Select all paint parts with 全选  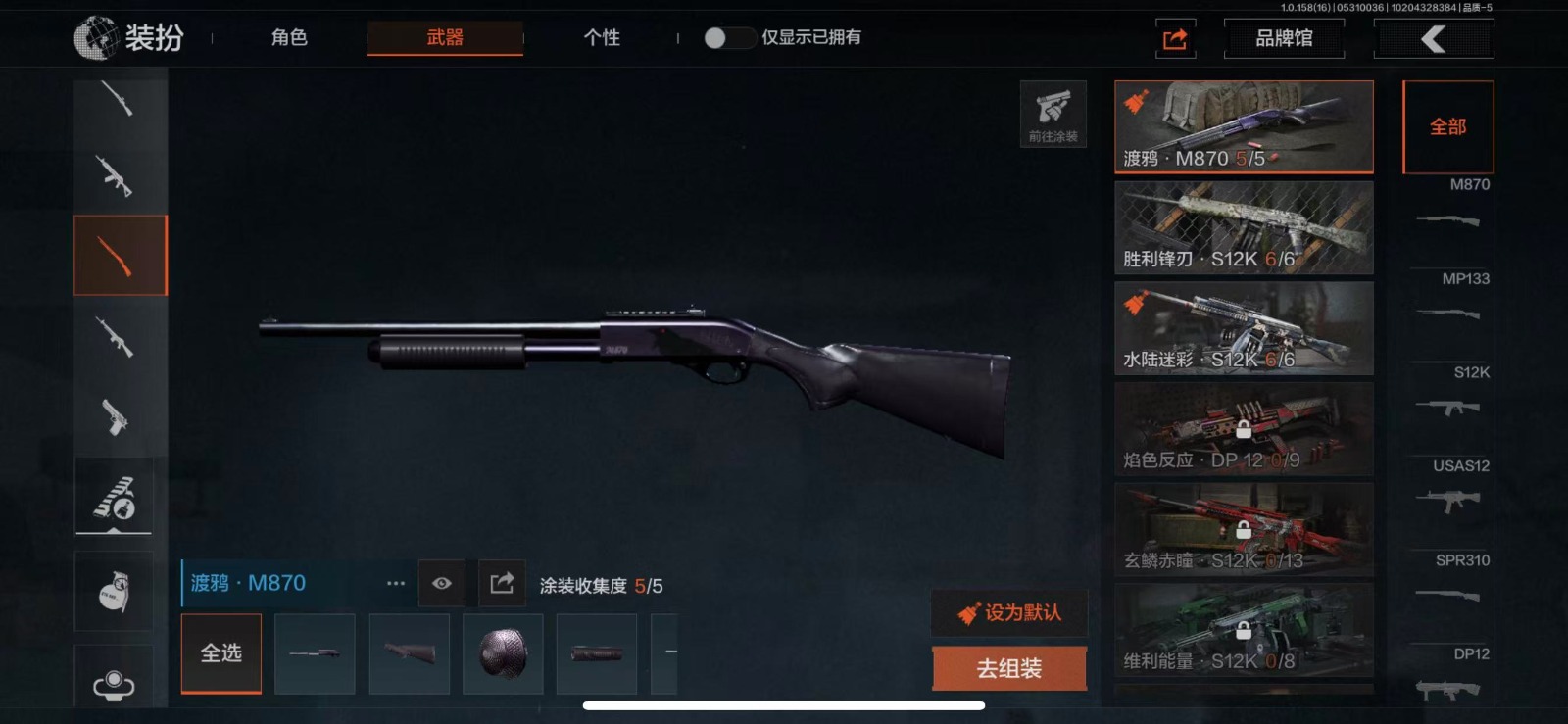tap(221, 653)
